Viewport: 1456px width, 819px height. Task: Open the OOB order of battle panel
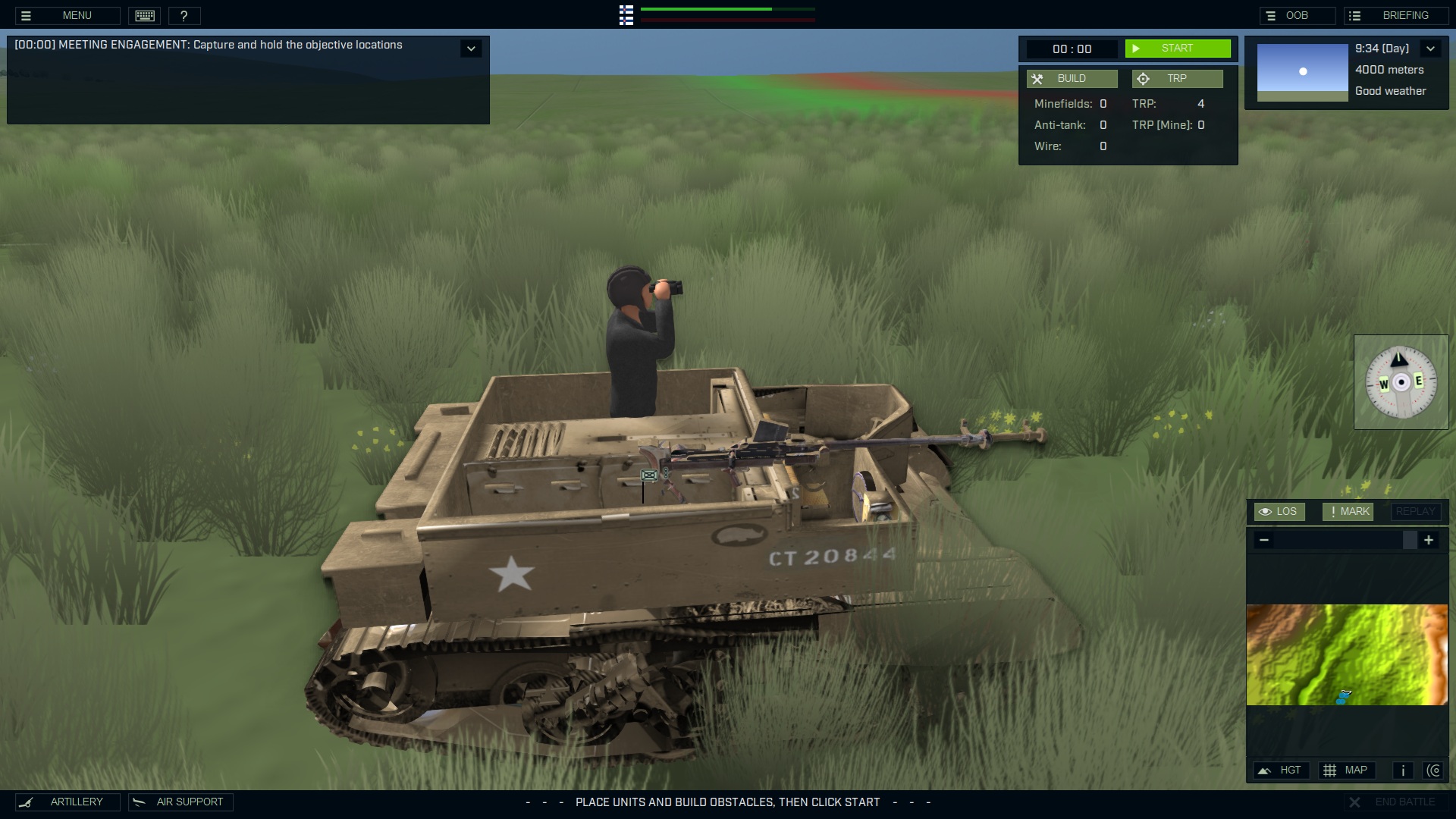[1298, 14]
